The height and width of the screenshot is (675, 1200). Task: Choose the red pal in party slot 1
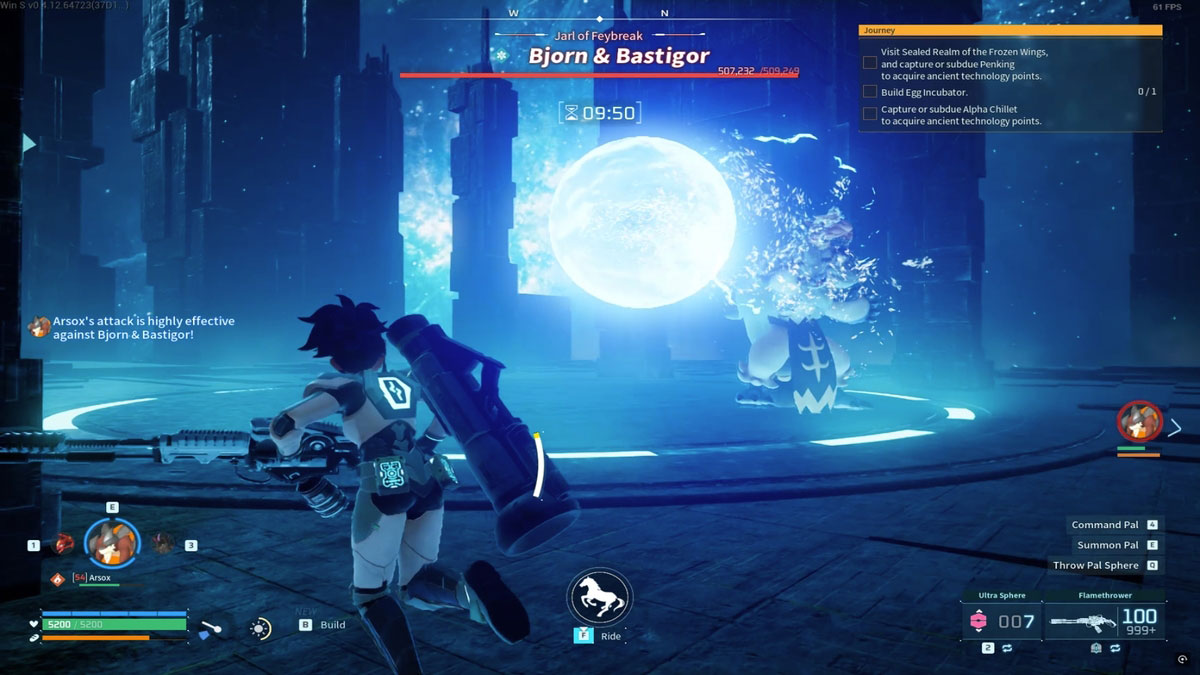click(64, 543)
